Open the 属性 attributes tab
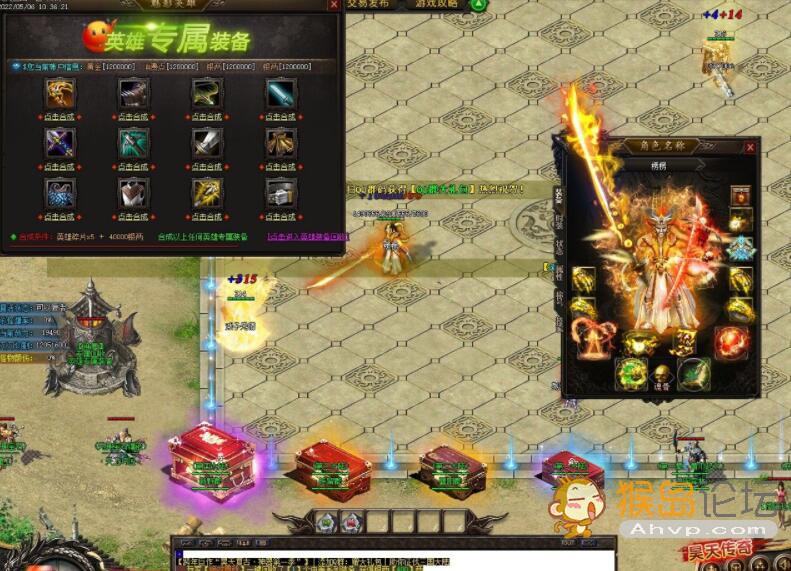Image resolution: width=791 pixels, height=571 pixels. 560,272
